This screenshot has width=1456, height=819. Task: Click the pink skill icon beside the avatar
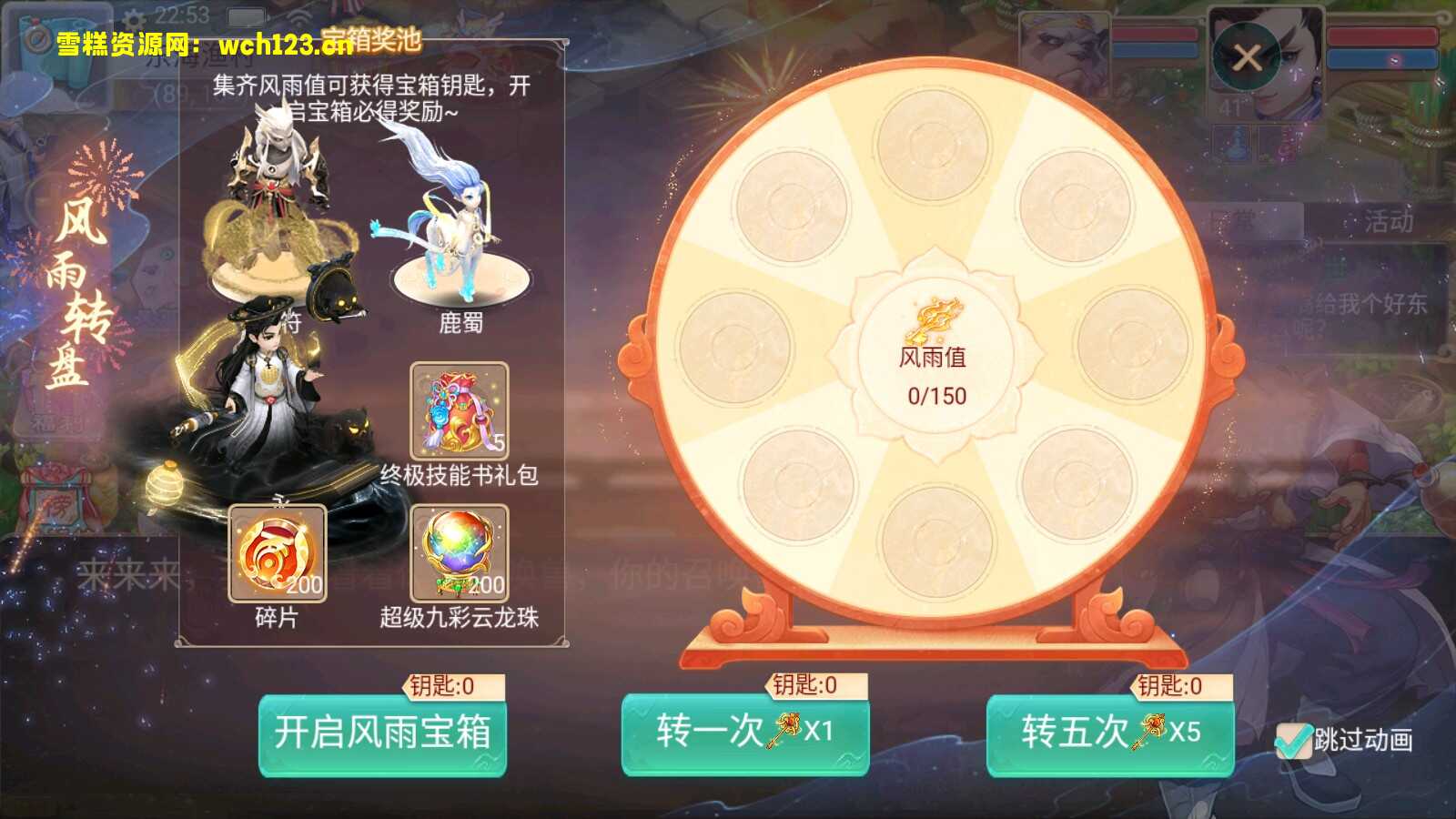tap(1283, 146)
